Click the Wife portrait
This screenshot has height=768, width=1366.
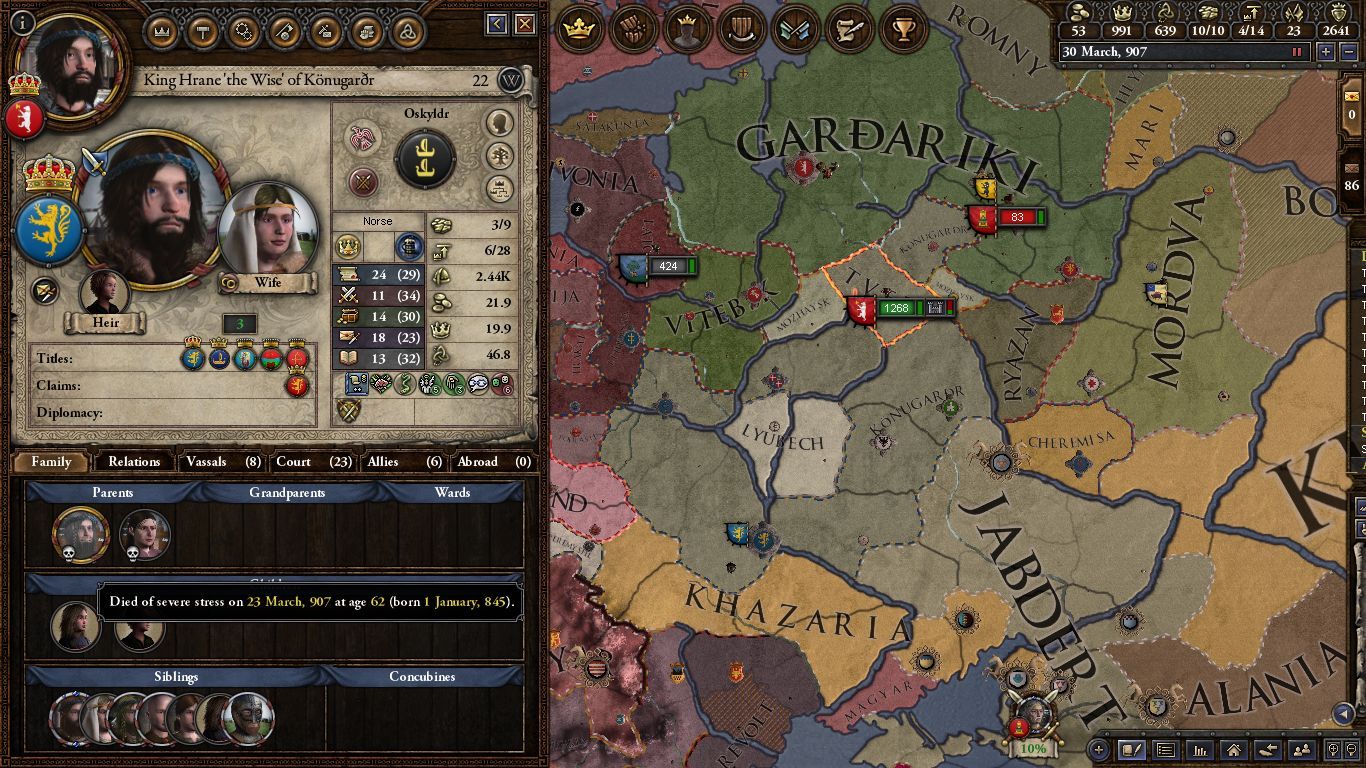pos(267,232)
